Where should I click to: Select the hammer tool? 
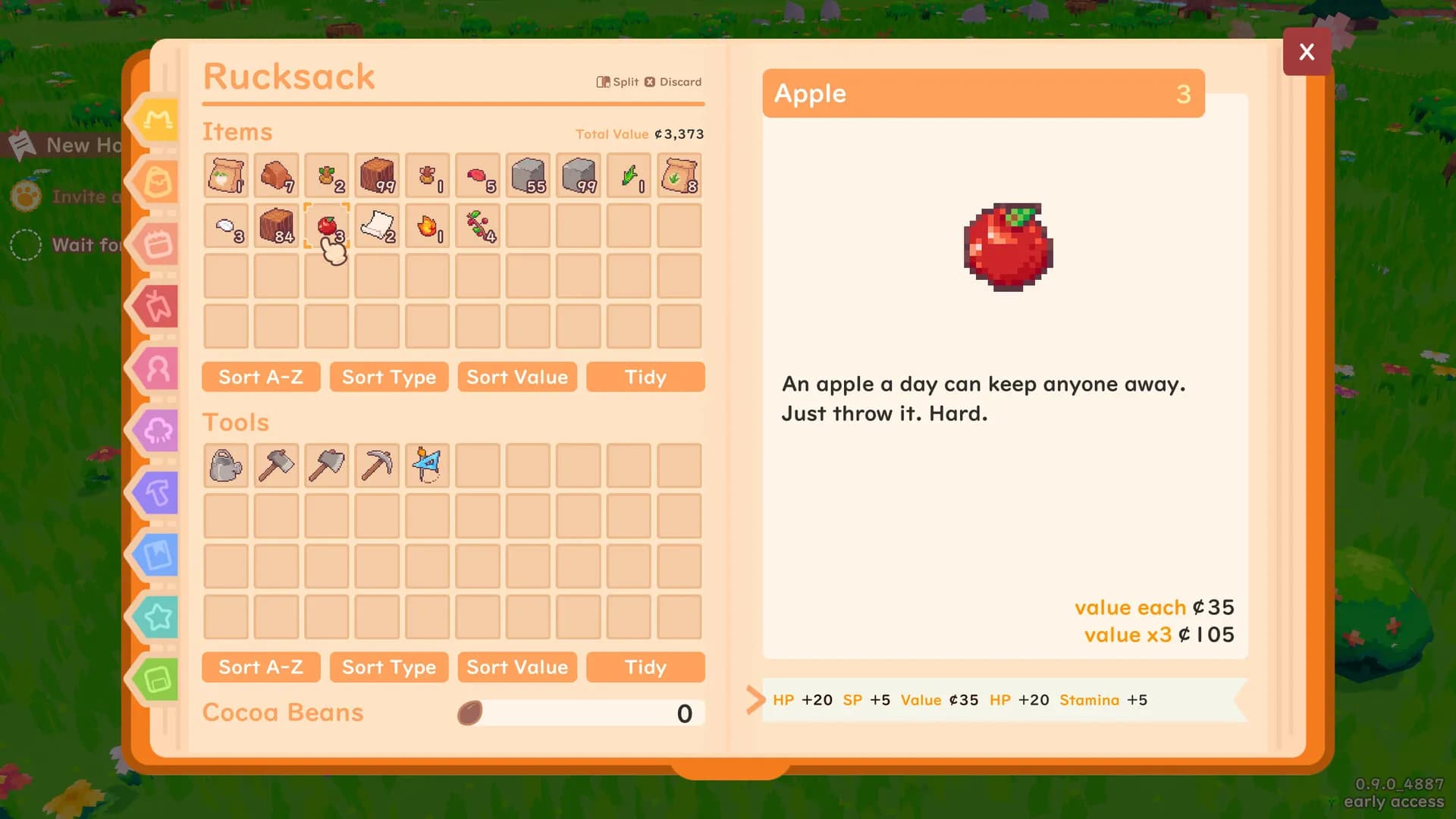tap(275, 466)
